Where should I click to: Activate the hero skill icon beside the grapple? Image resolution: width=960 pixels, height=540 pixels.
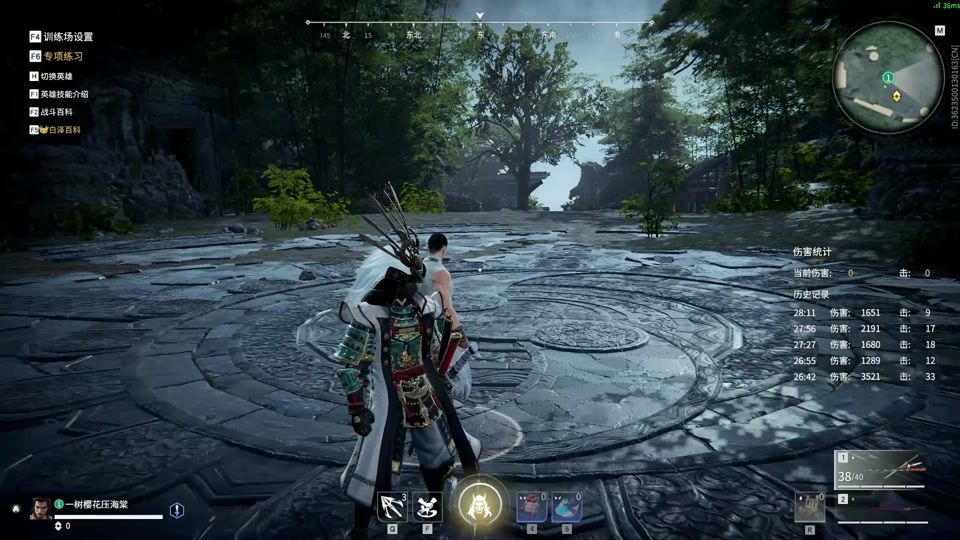[427, 506]
